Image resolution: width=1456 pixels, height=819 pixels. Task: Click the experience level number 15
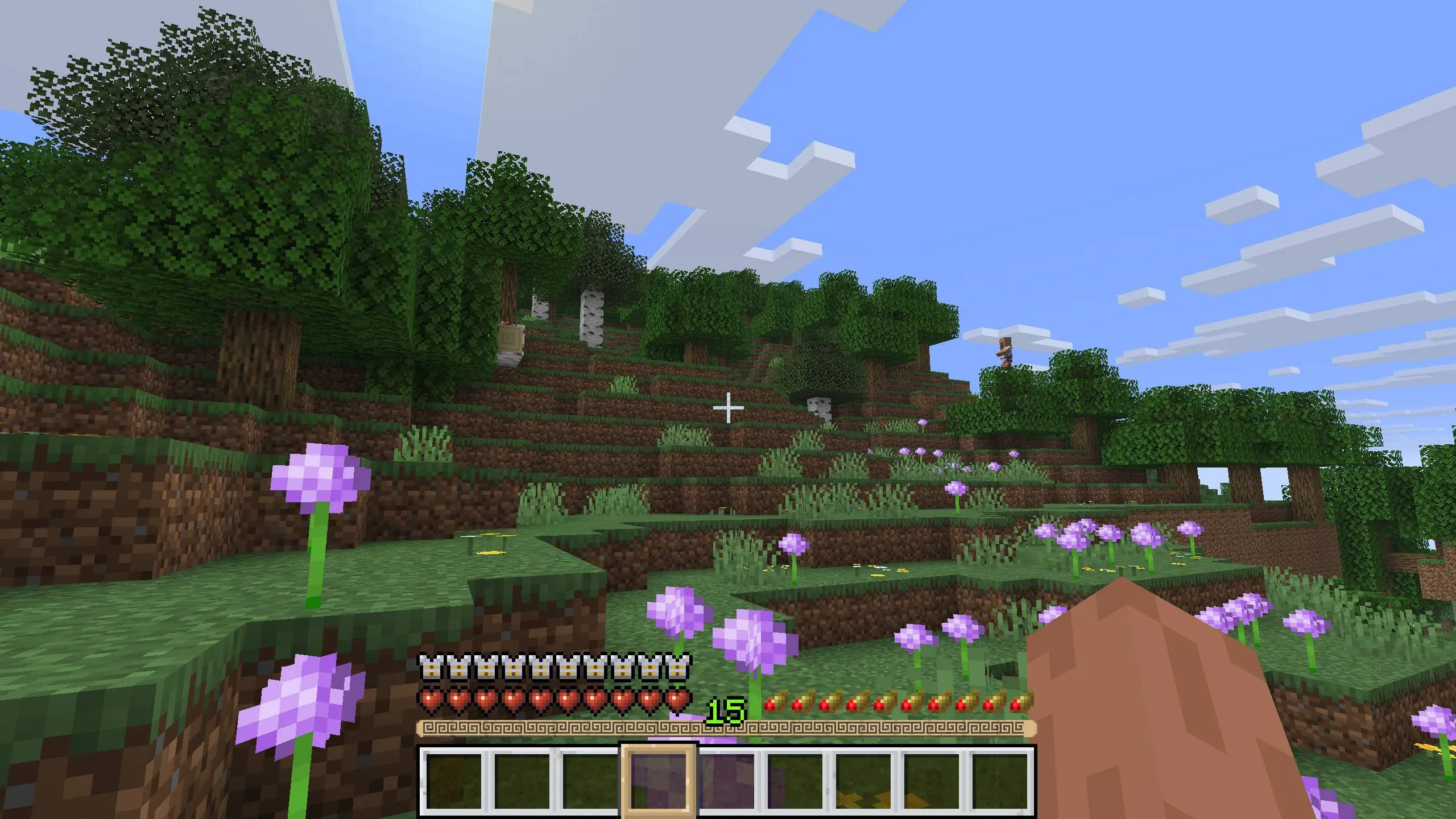(726, 710)
